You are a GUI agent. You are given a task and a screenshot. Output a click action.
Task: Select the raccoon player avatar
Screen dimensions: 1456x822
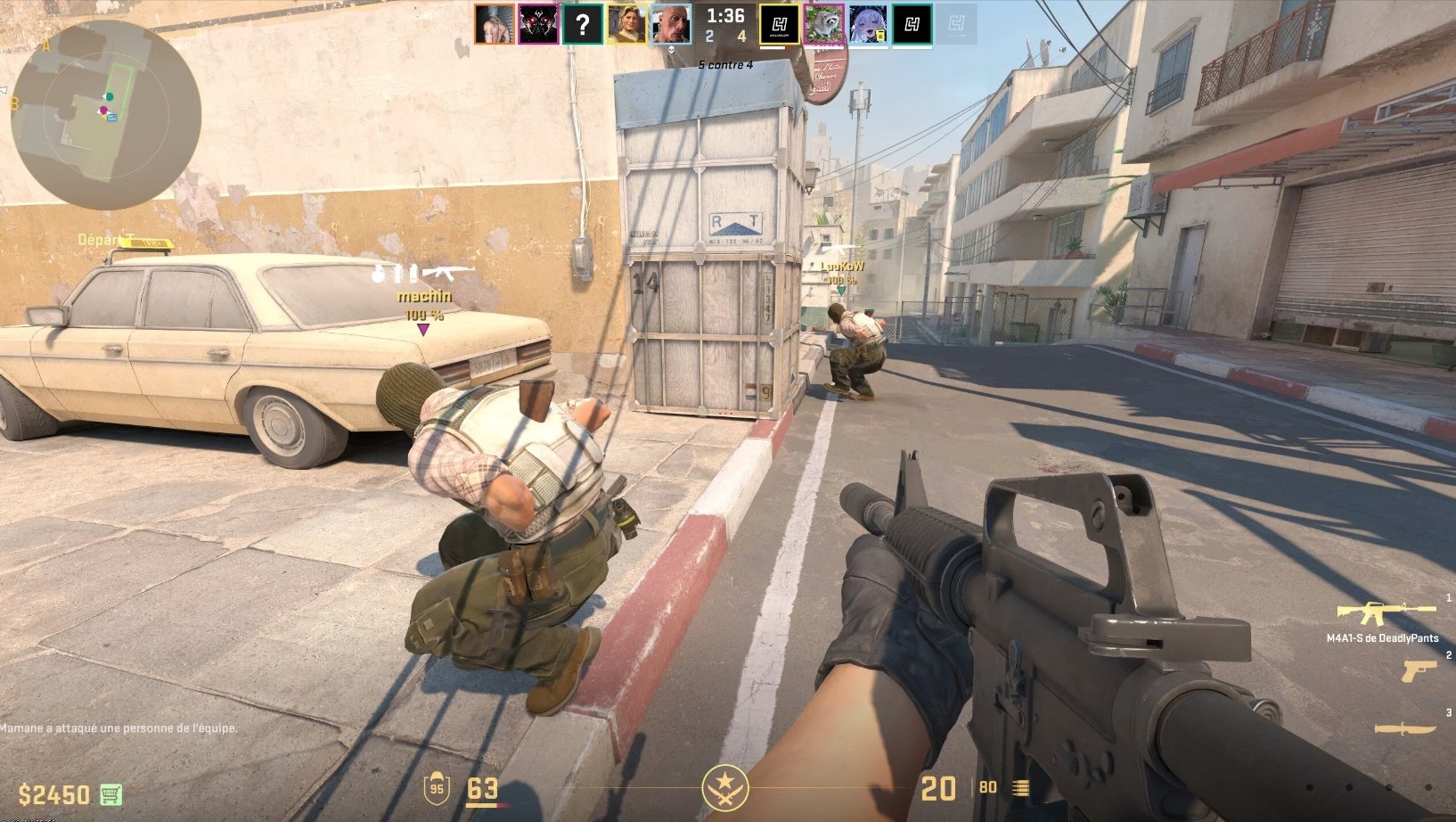[x=823, y=25]
